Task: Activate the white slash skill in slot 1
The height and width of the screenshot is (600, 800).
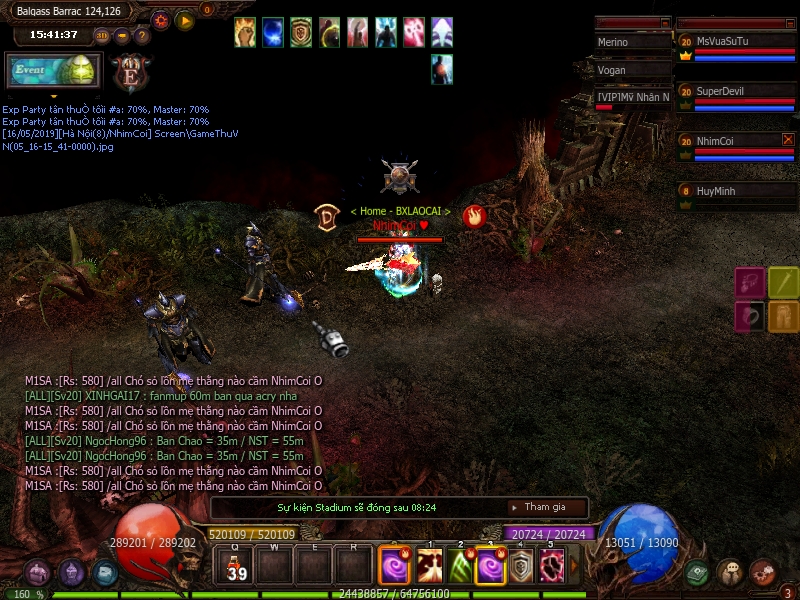Action: (430, 567)
